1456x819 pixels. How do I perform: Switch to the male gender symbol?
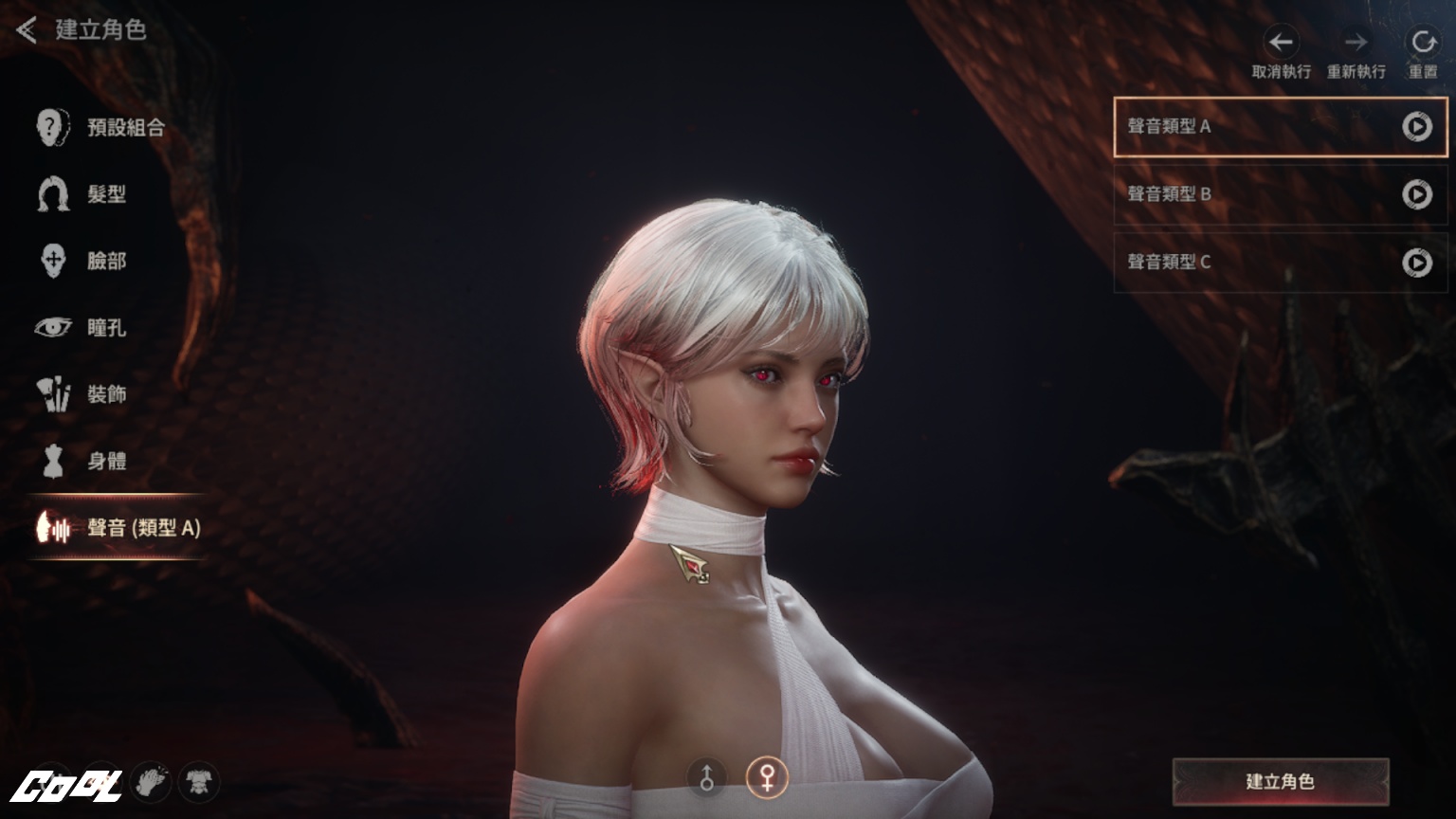[706, 776]
